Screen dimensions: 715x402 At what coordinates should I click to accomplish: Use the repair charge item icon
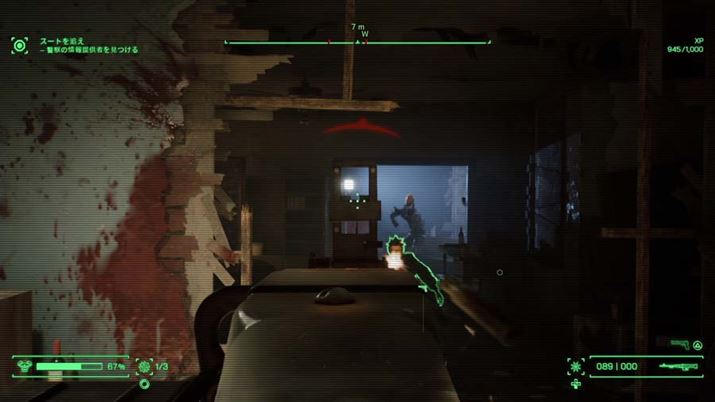click(144, 366)
